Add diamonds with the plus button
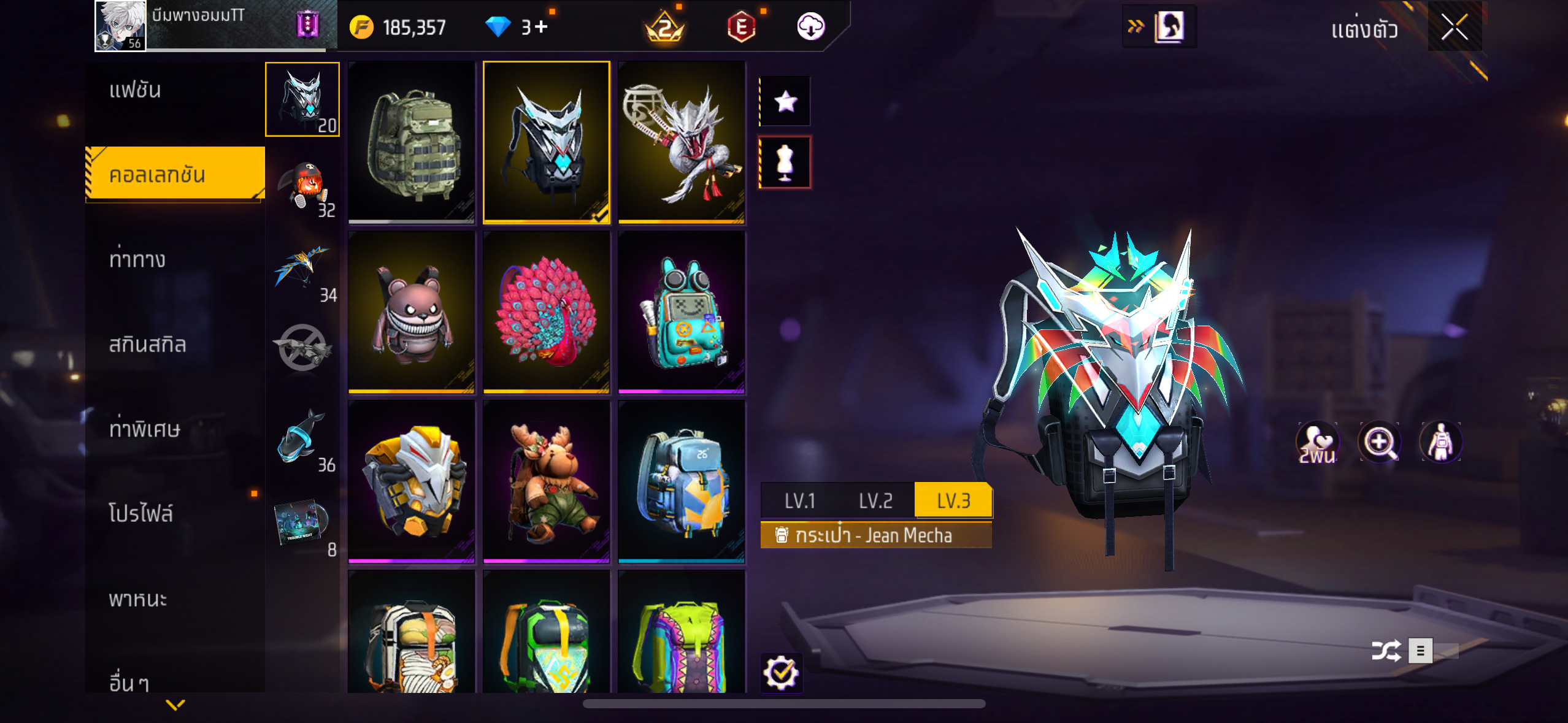Viewport: 1568px width, 723px height. tap(541, 27)
